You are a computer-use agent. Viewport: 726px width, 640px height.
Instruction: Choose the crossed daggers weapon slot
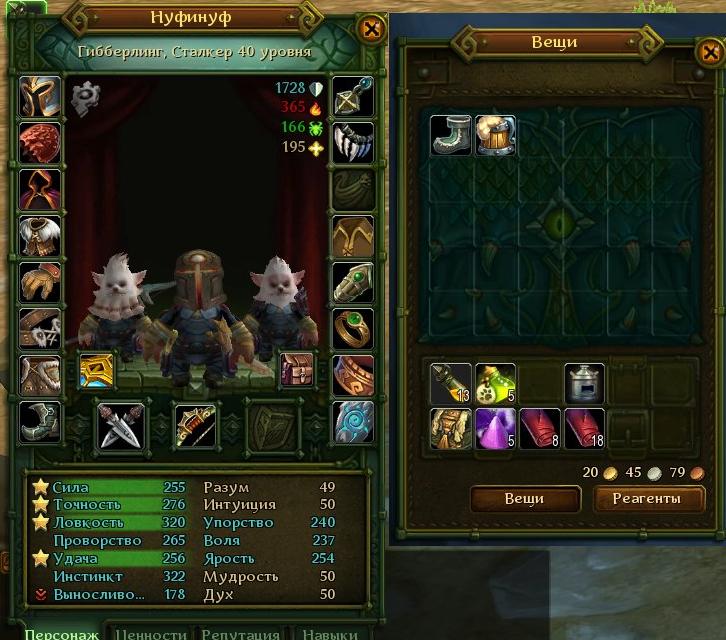click(x=121, y=425)
